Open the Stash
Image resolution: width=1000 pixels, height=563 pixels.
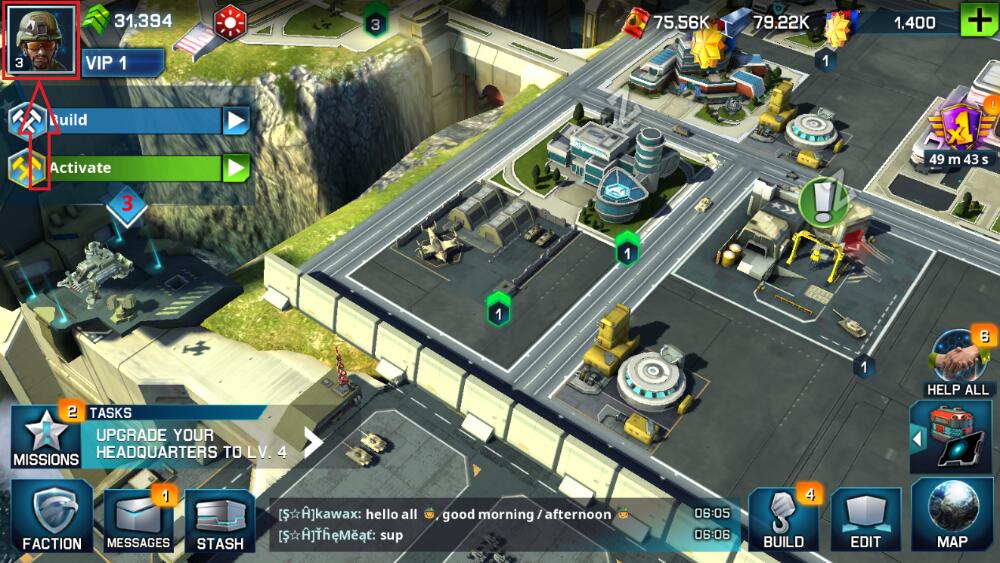tap(220, 520)
